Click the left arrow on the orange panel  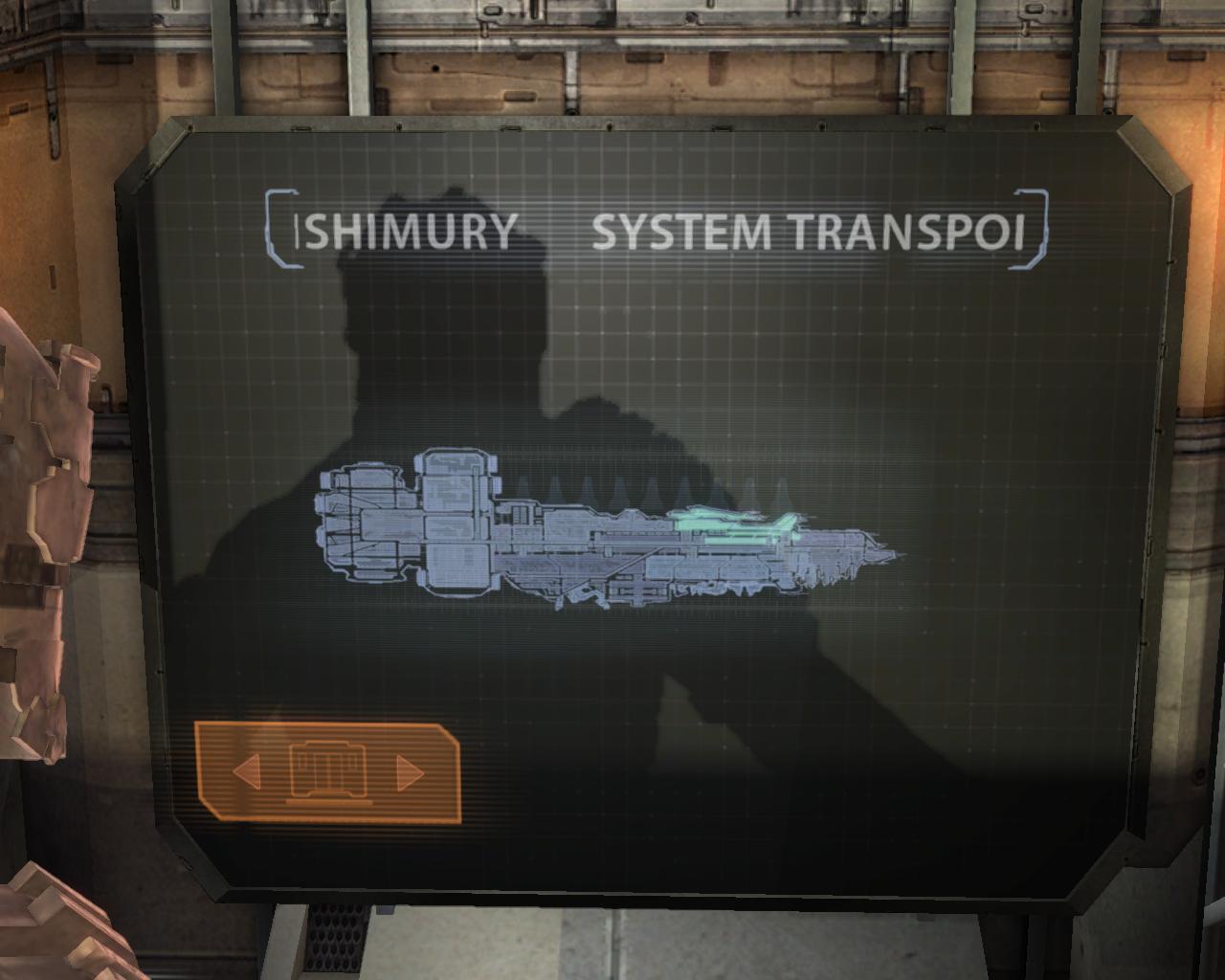[x=247, y=770]
